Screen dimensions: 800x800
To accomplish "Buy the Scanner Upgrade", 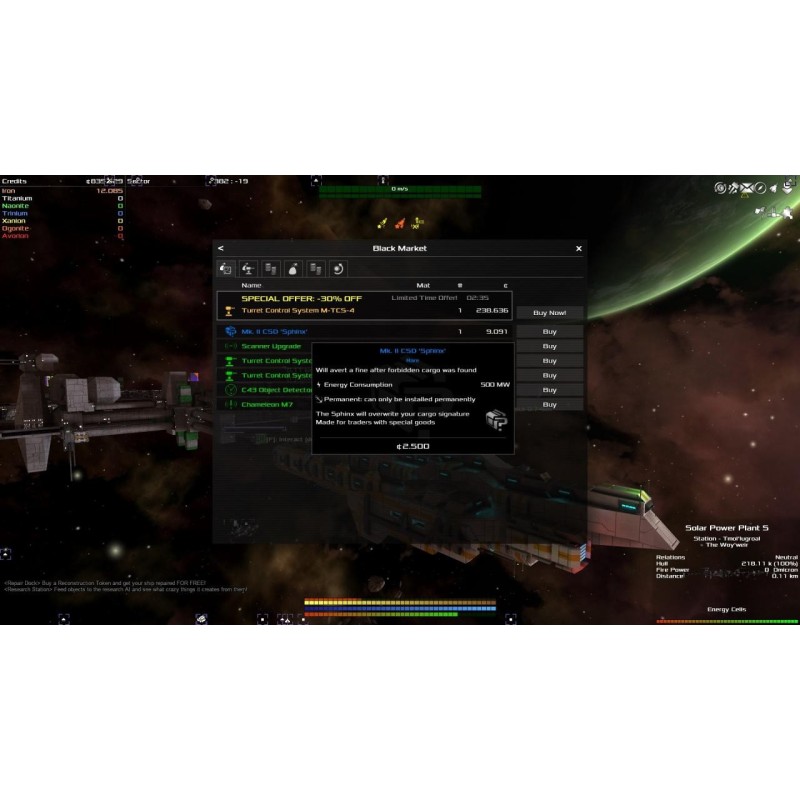I will tap(549, 346).
